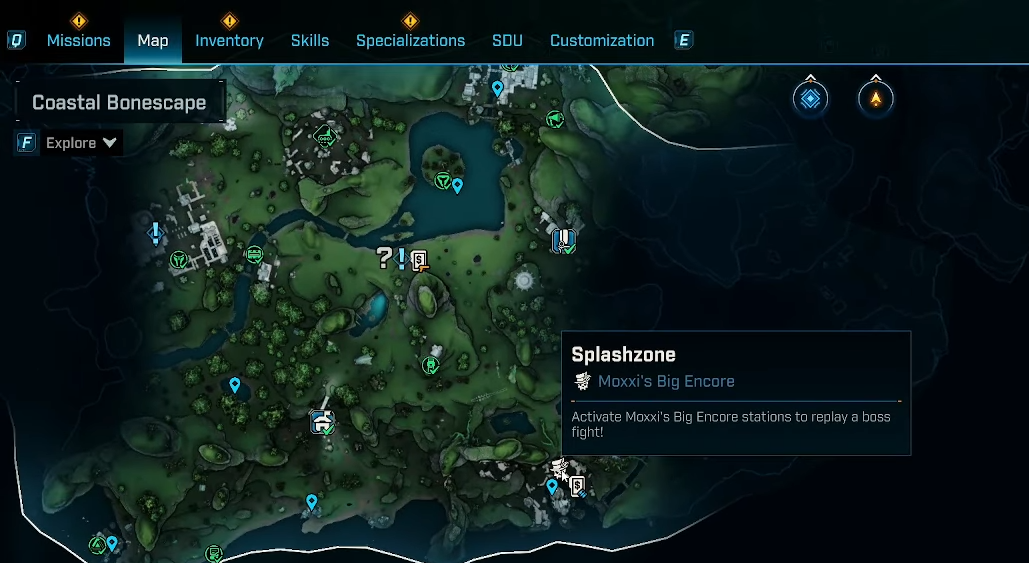This screenshot has width=1029, height=563.
Task: Click the vending machine marker beside the question mark
Action: pos(420,260)
